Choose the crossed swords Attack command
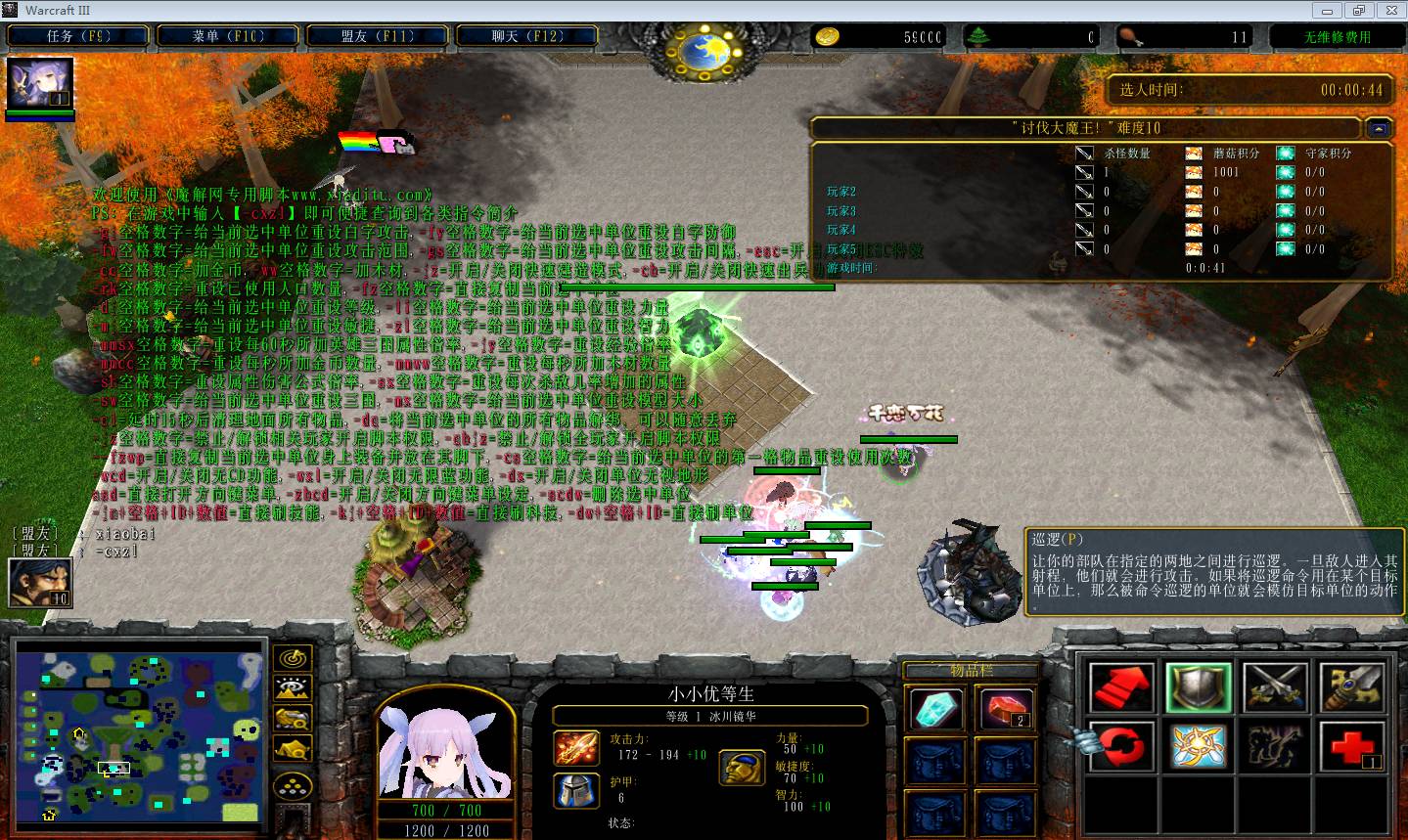 pos(1275,686)
